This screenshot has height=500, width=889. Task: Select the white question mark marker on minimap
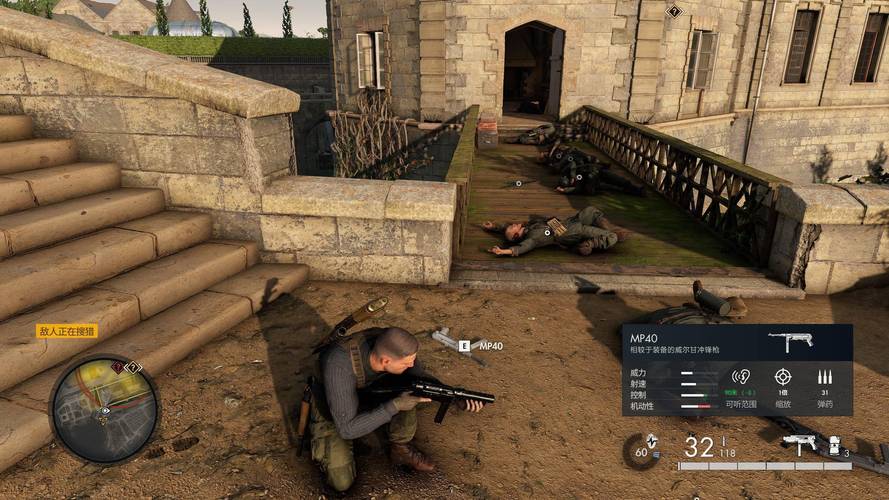133,368
